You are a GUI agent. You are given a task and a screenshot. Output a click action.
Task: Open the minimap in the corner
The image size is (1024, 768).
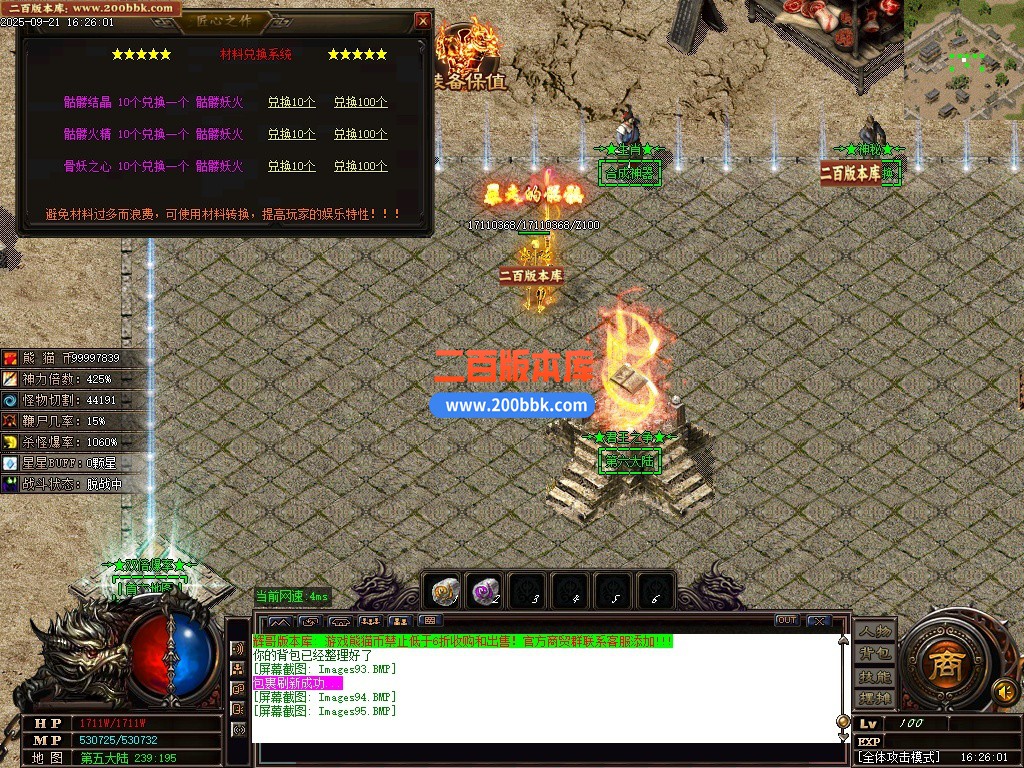963,60
